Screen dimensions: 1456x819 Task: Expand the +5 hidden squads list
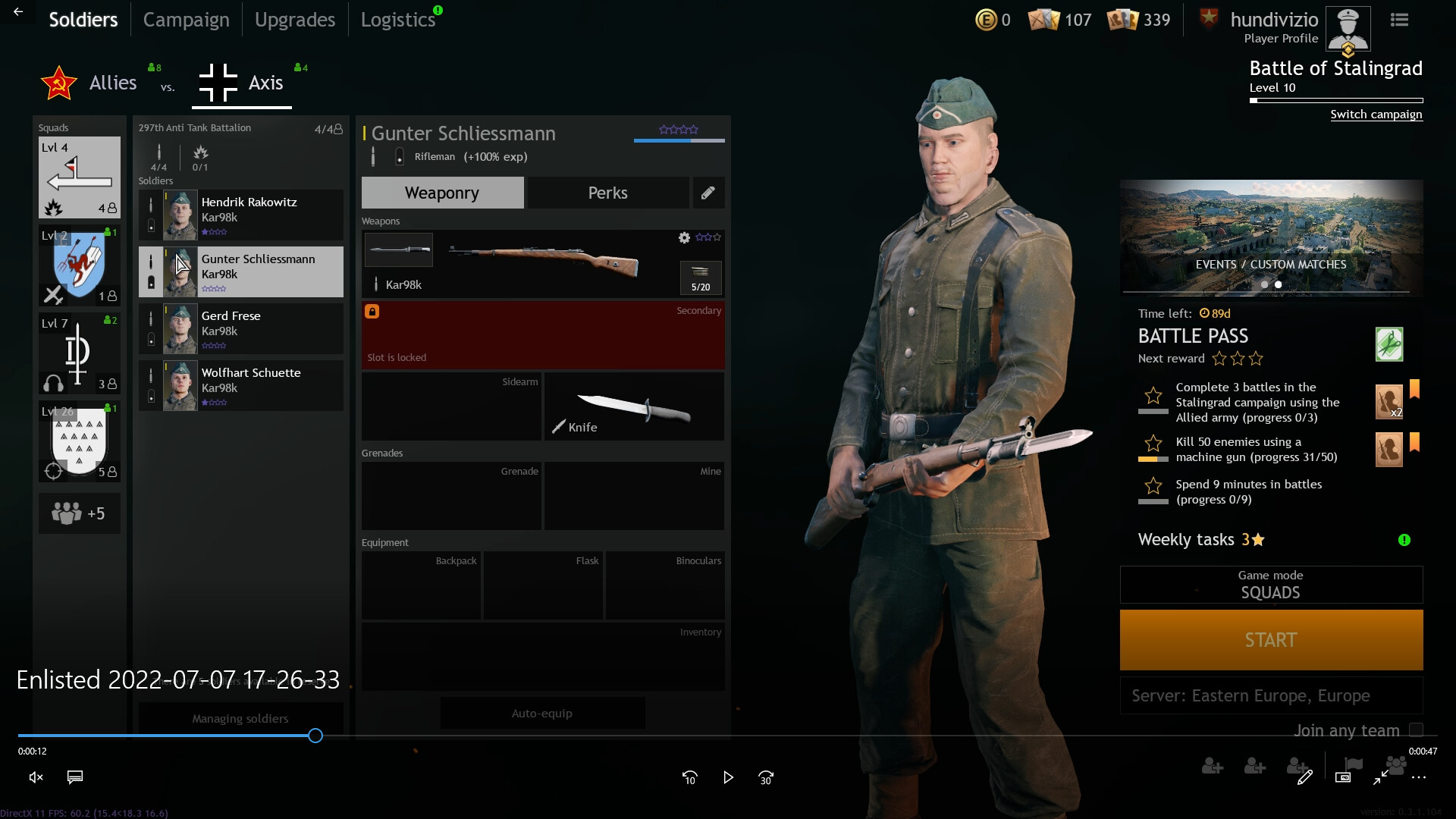(80, 513)
